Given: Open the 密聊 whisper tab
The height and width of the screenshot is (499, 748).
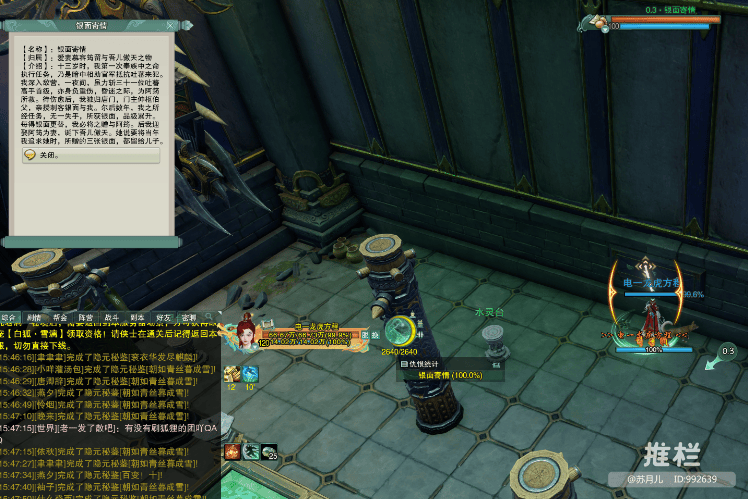Looking at the screenshot, I should click(190, 318).
